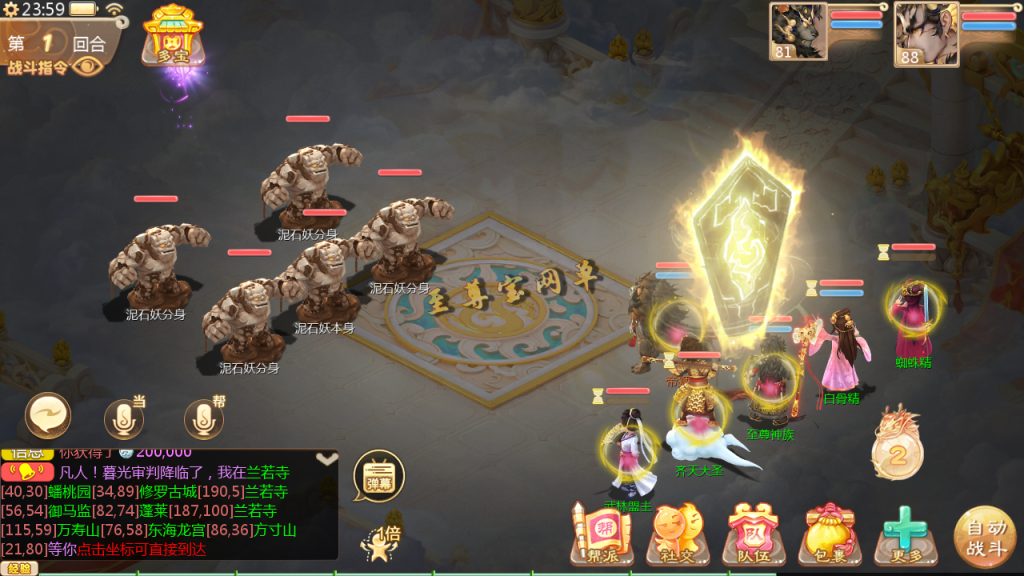
Task: Open the chat bubble button
Action: click(x=48, y=415)
